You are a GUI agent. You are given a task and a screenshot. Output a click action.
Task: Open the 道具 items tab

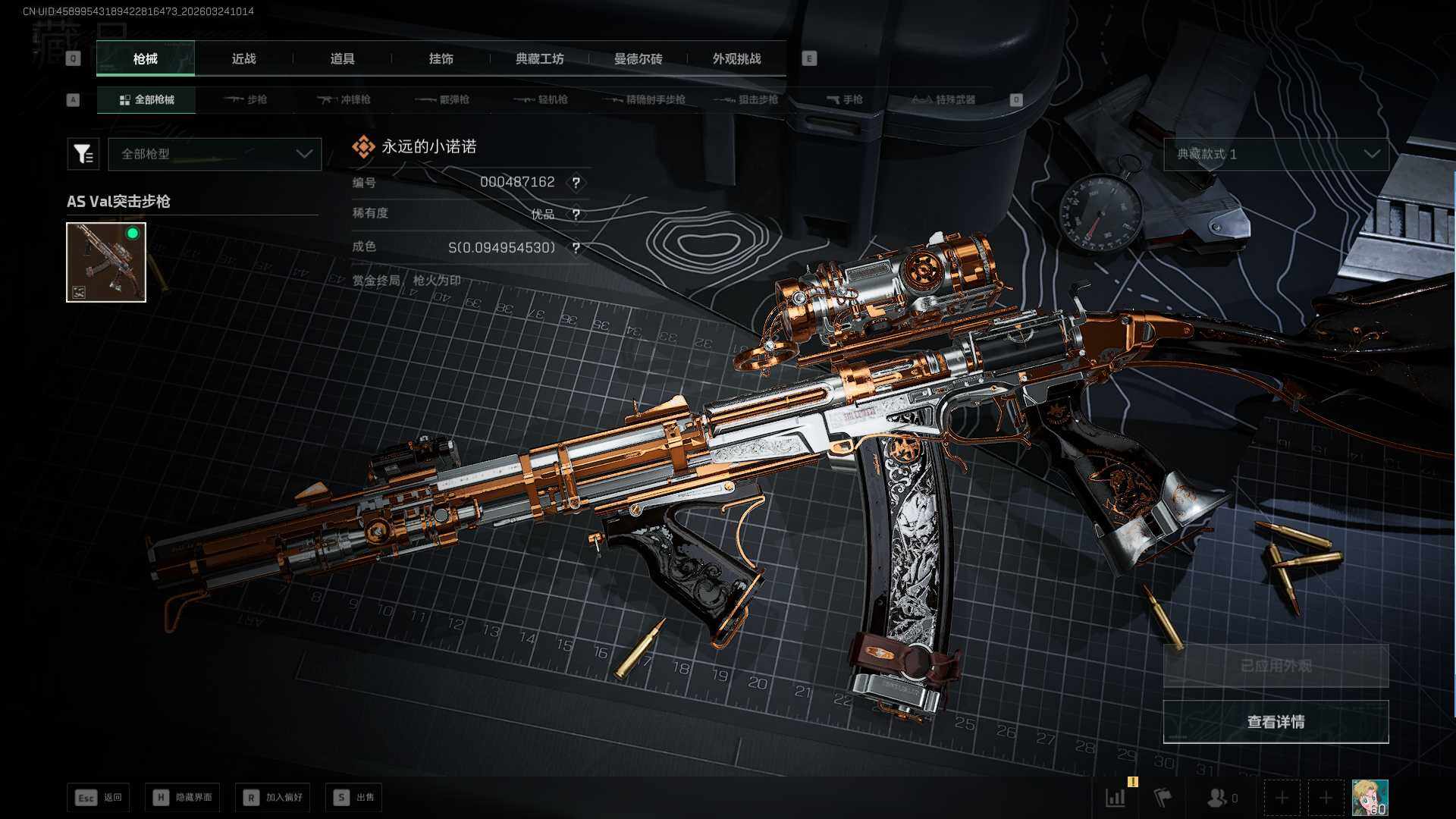tap(342, 59)
